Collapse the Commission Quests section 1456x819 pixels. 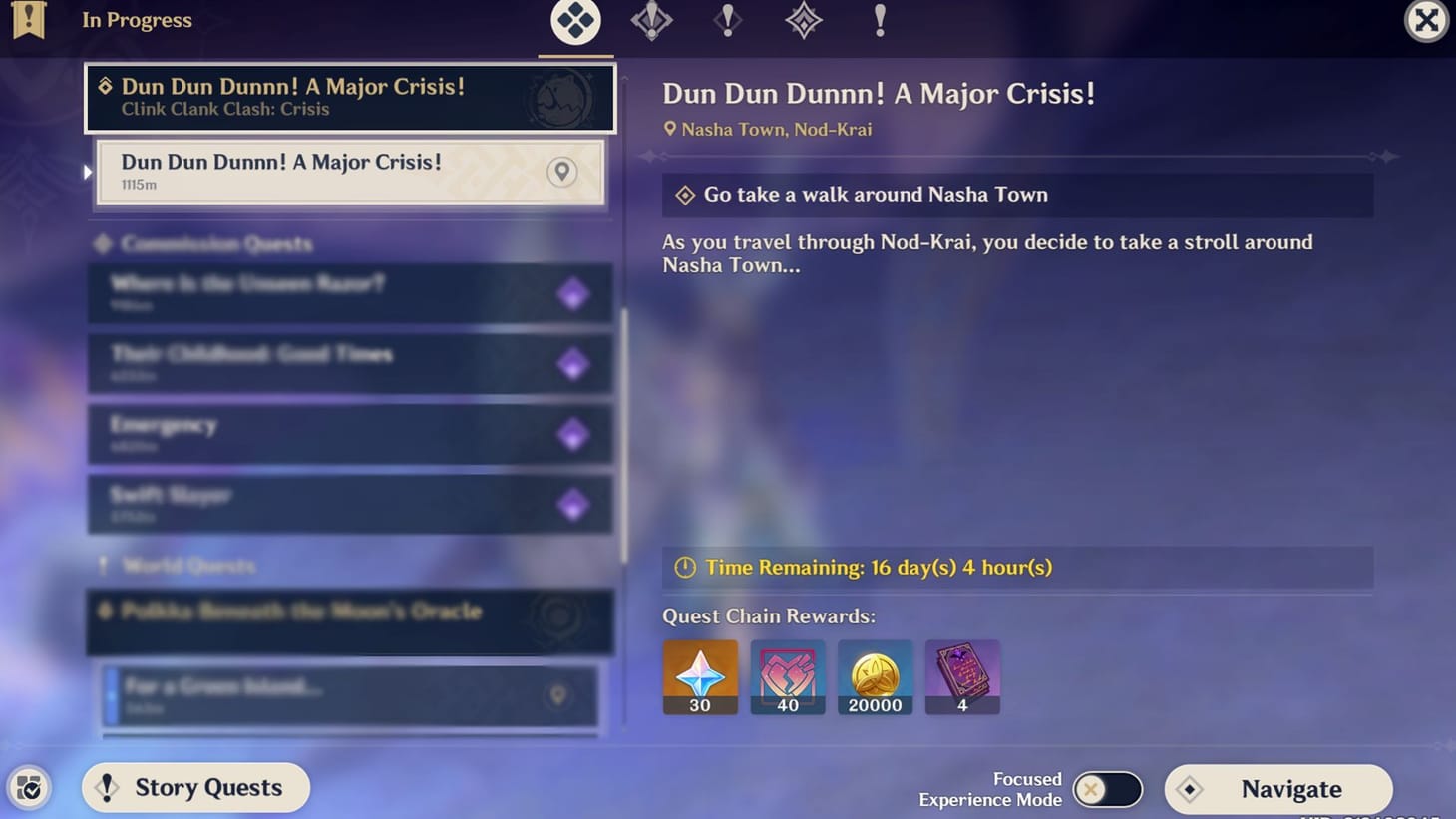204,243
